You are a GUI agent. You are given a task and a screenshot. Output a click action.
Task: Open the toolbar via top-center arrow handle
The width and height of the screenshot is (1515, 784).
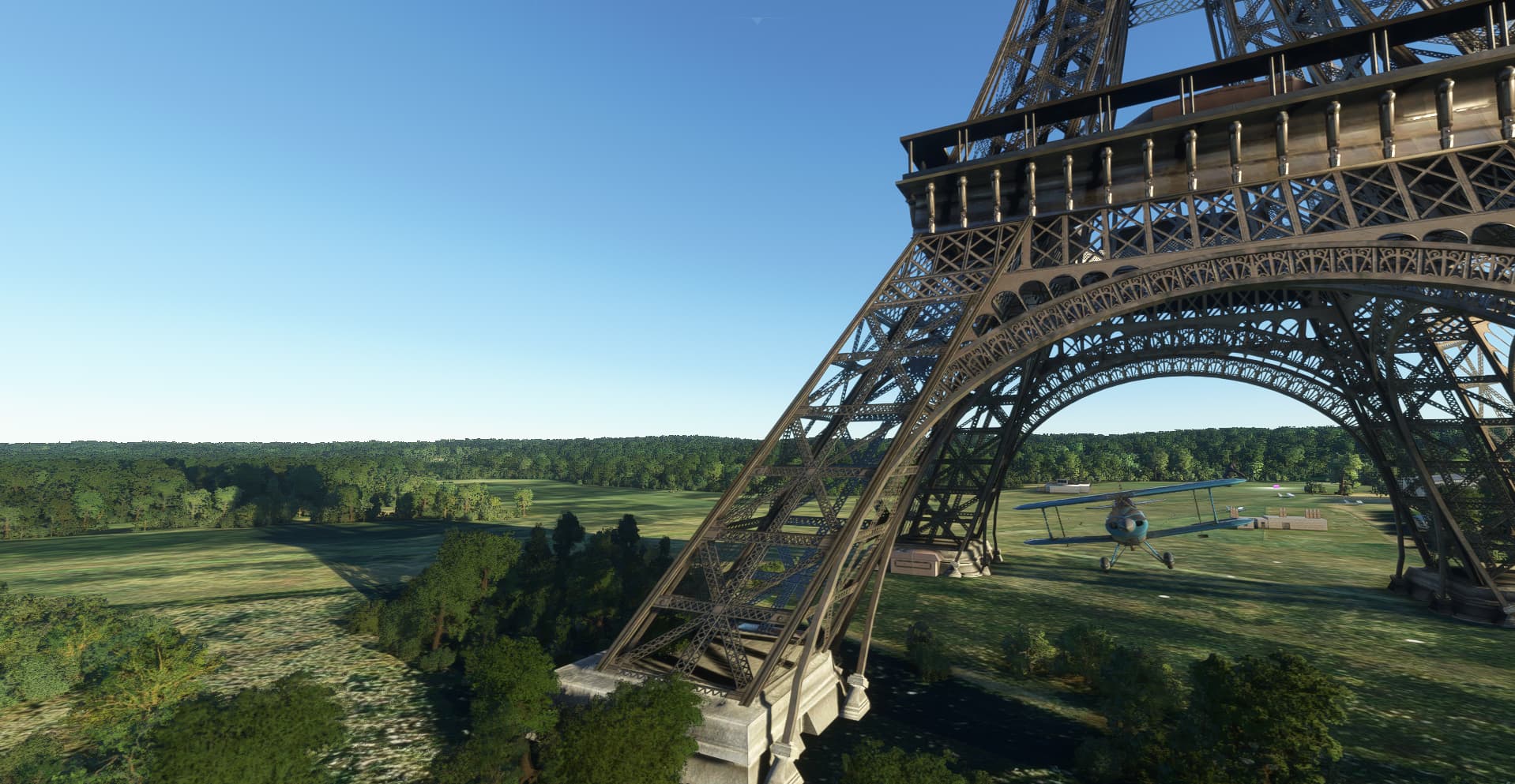click(758, 20)
